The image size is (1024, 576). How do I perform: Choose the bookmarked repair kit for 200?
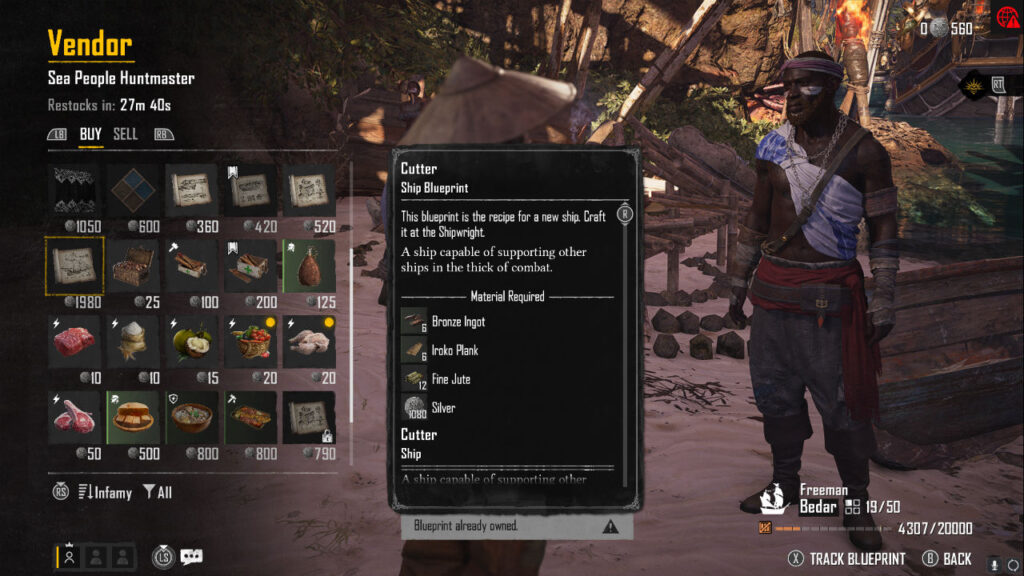[249, 266]
